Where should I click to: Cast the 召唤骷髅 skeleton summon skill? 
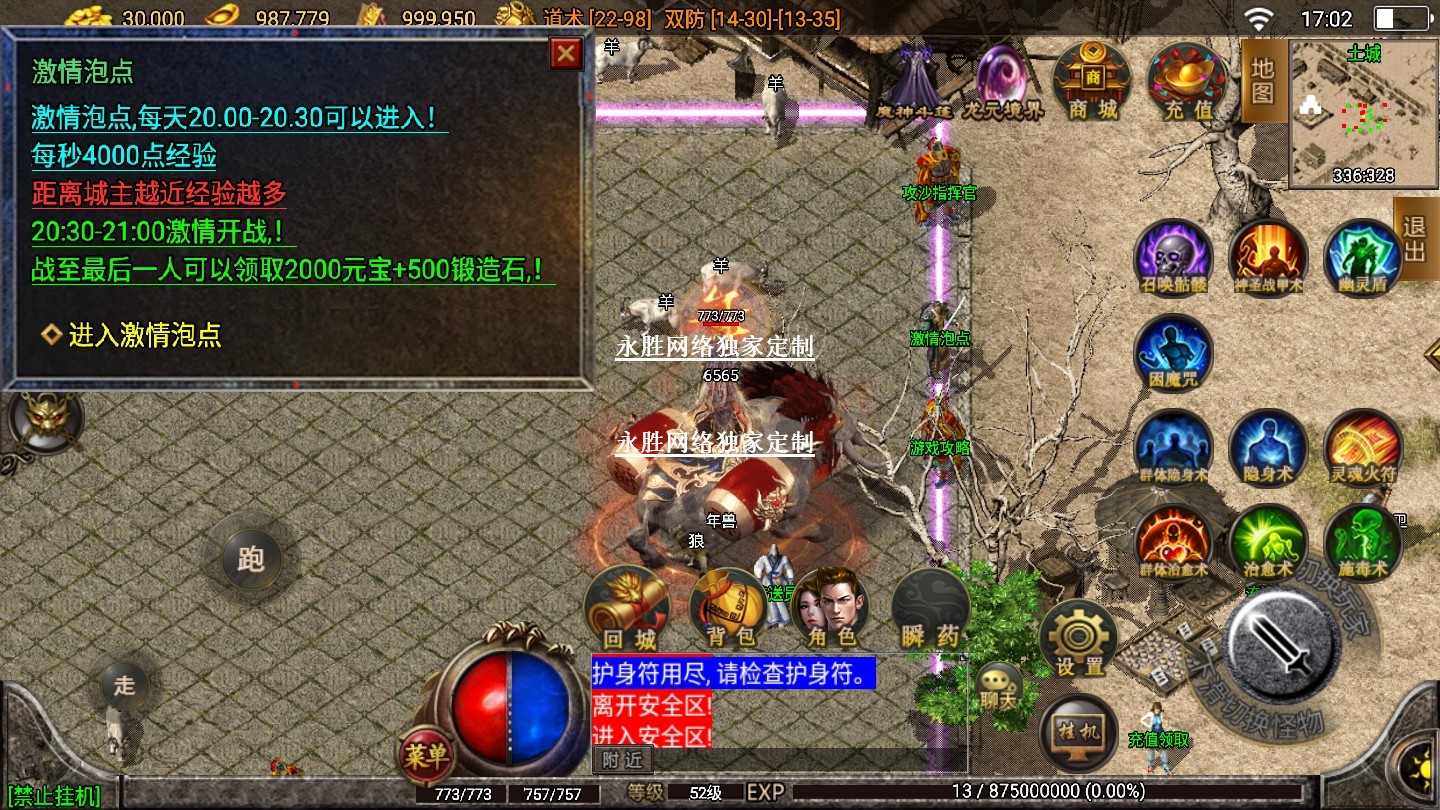(1173, 258)
